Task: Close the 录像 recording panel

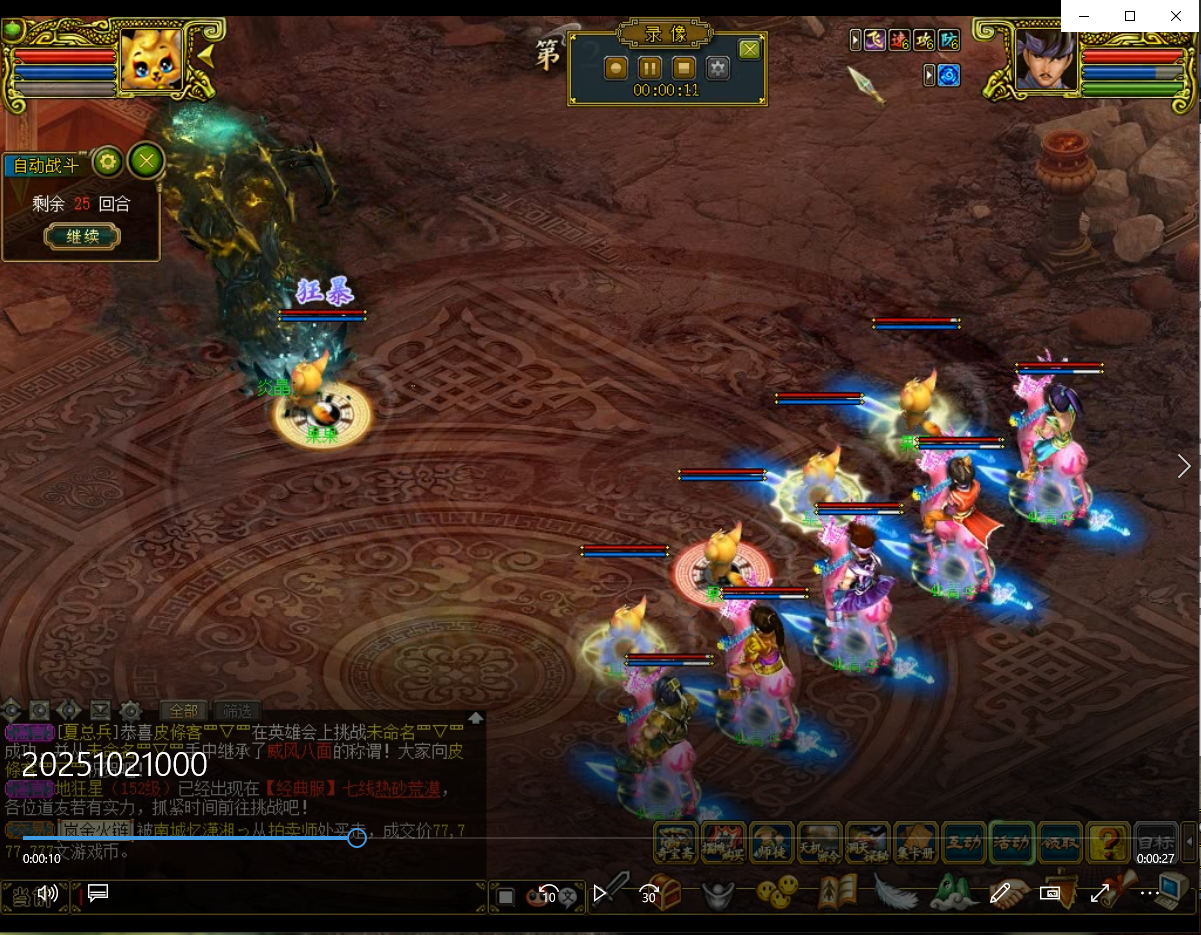Action: pos(749,49)
